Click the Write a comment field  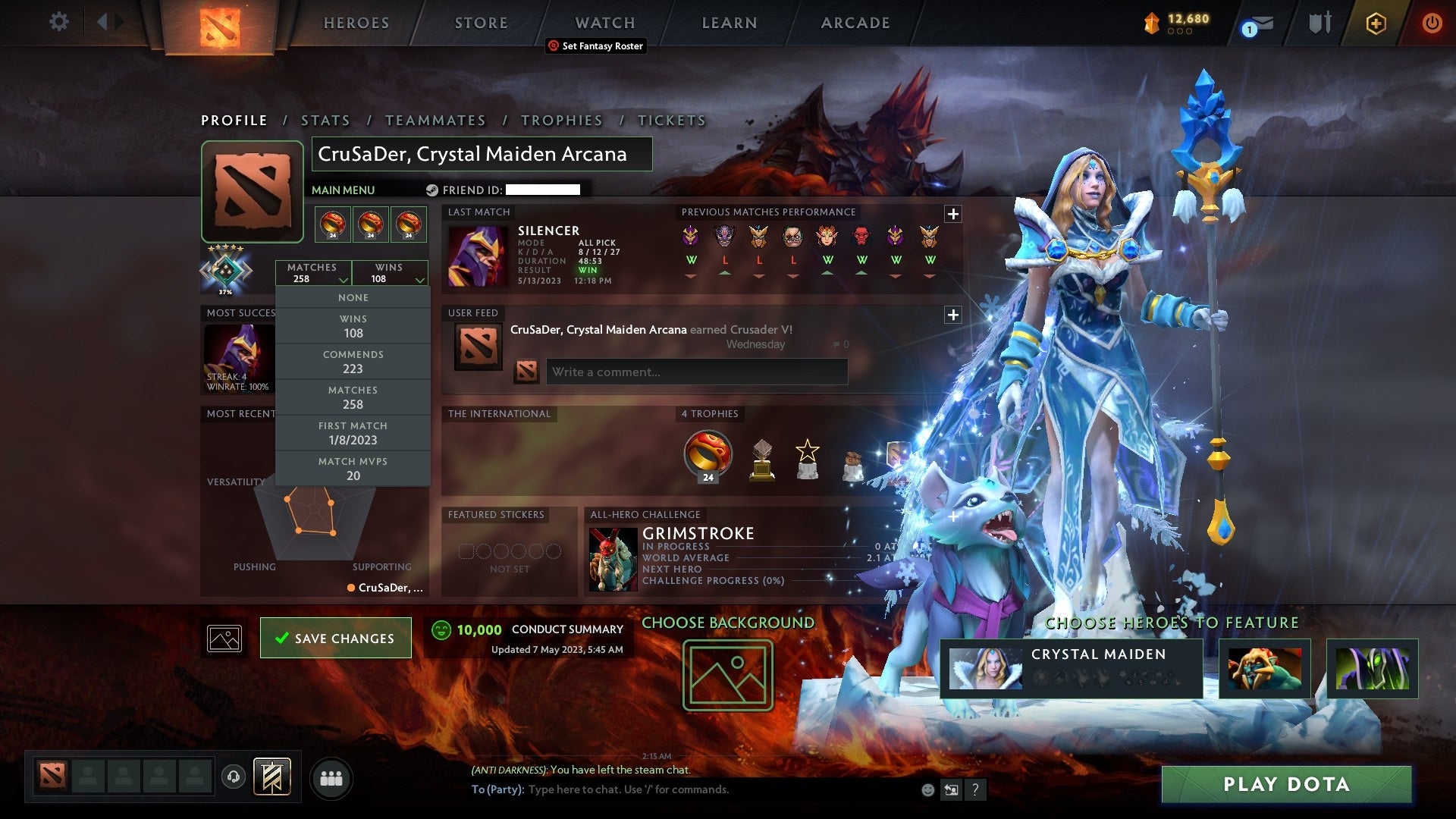[x=697, y=372]
